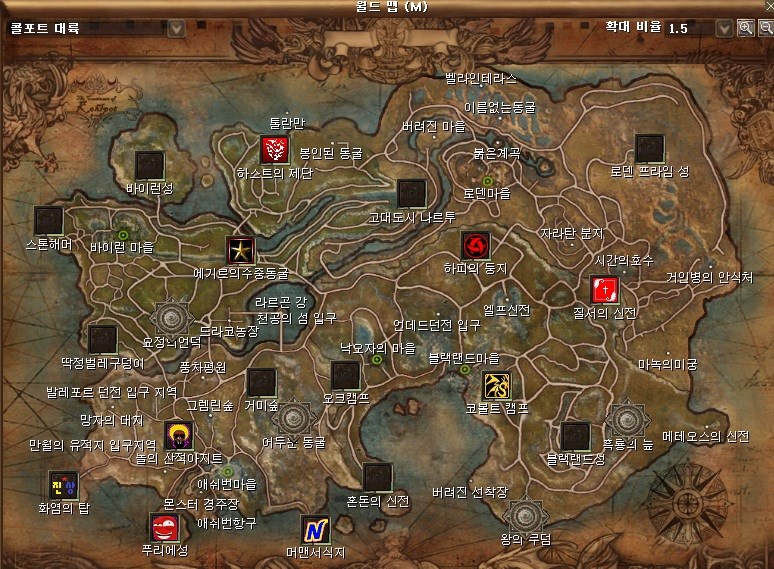Choose the 화염의 탑 map marker
This screenshot has height=569, width=774.
(62, 485)
